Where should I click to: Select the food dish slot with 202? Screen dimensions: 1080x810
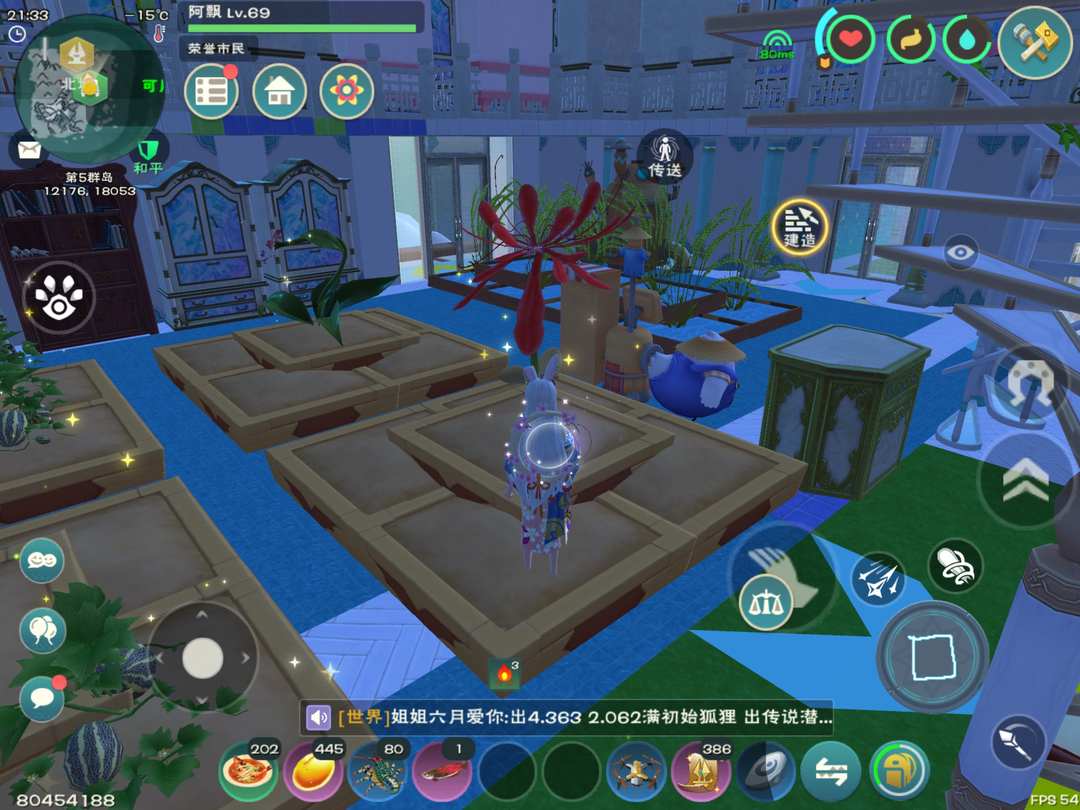pyautogui.click(x=248, y=771)
